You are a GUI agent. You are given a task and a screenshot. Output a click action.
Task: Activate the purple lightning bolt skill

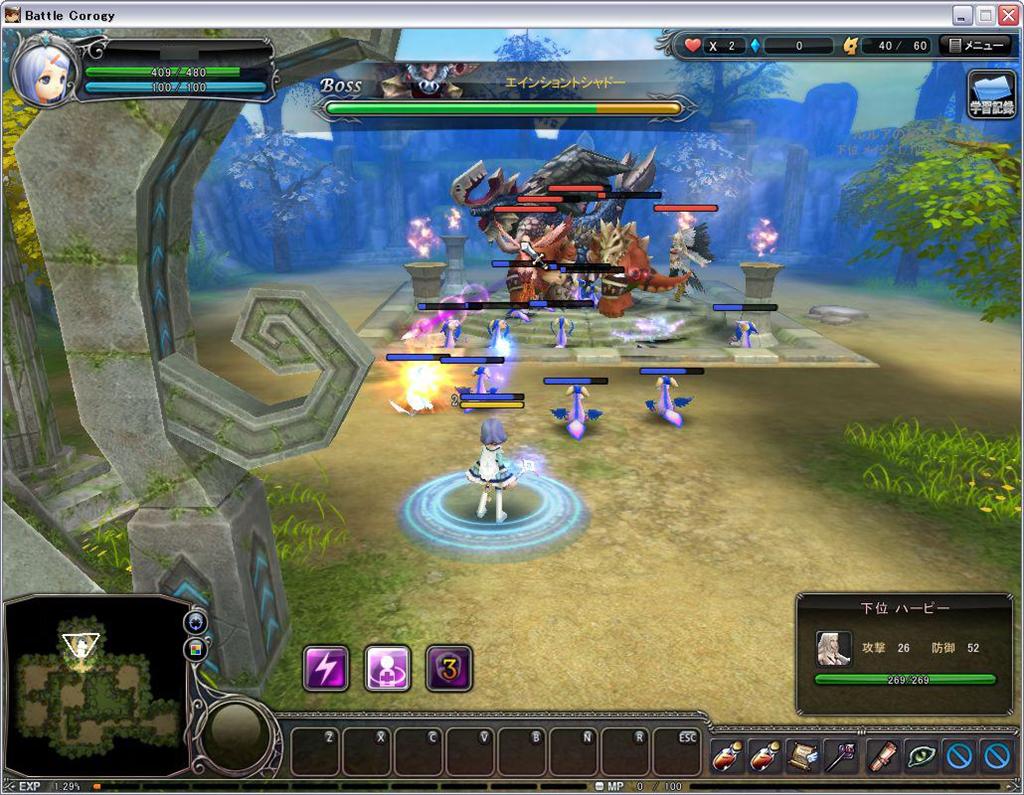(326, 668)
